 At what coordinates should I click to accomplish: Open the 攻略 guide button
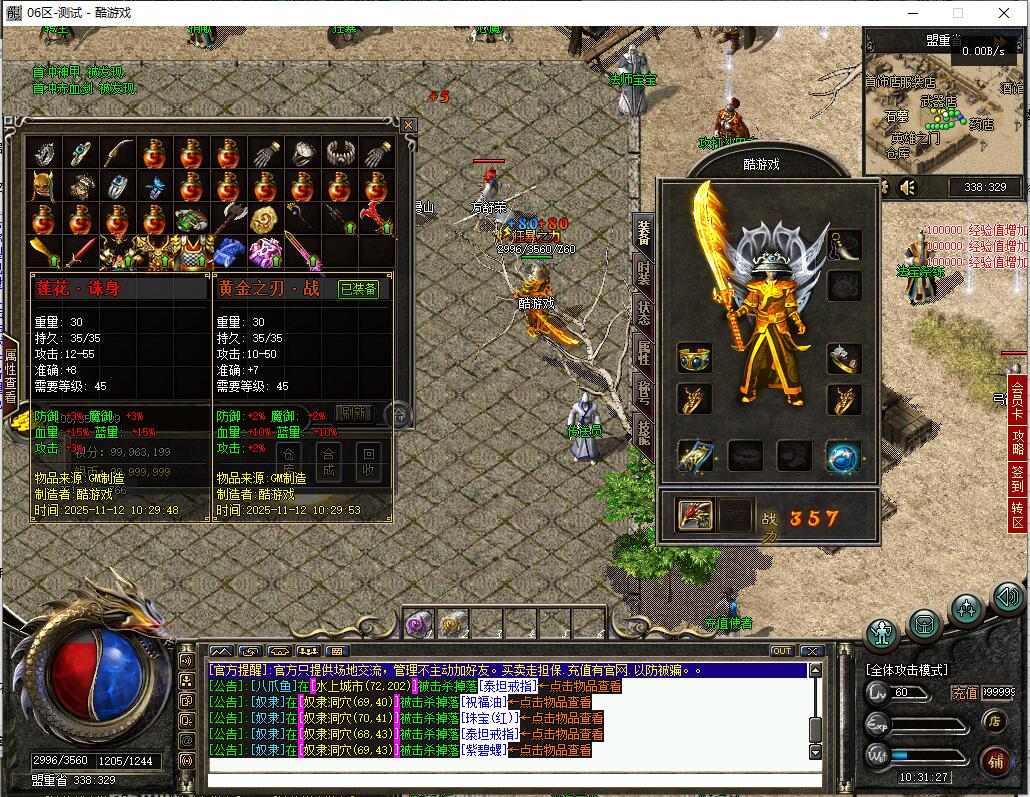click(1018, 442)
